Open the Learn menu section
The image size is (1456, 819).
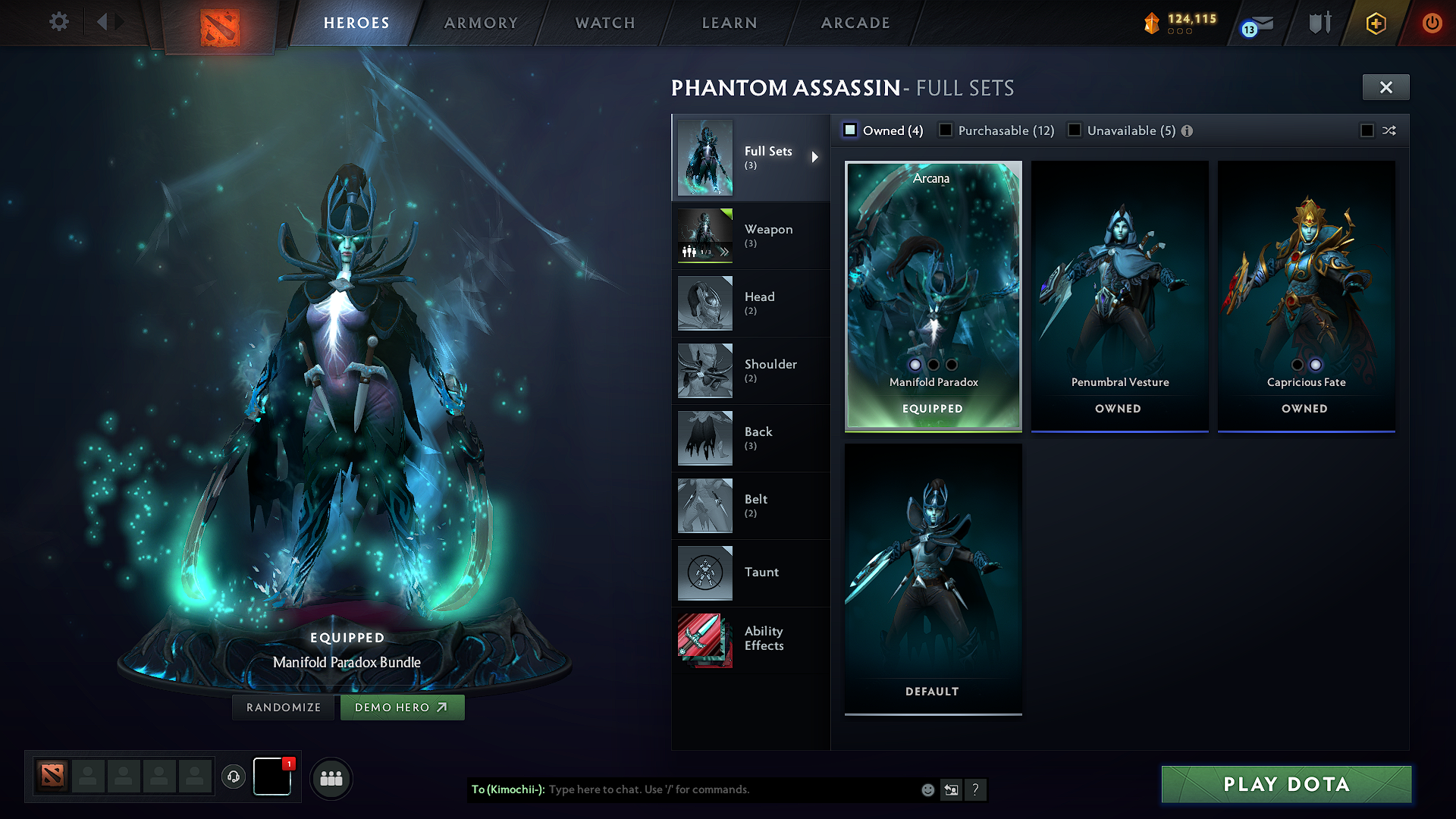(x=729, y=23)
